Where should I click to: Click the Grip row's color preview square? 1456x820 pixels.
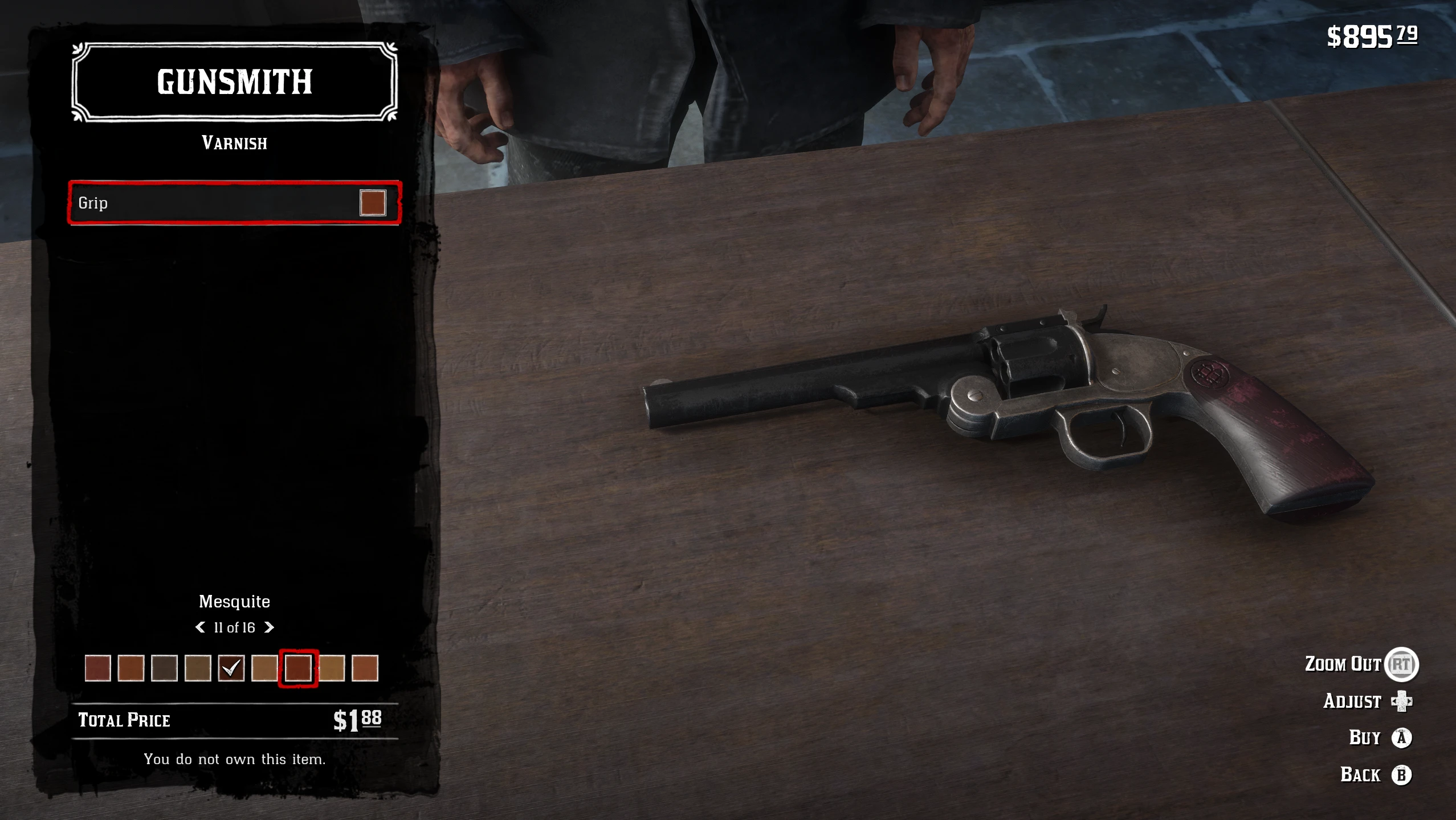pyautogui.click(x=373, y=203)
